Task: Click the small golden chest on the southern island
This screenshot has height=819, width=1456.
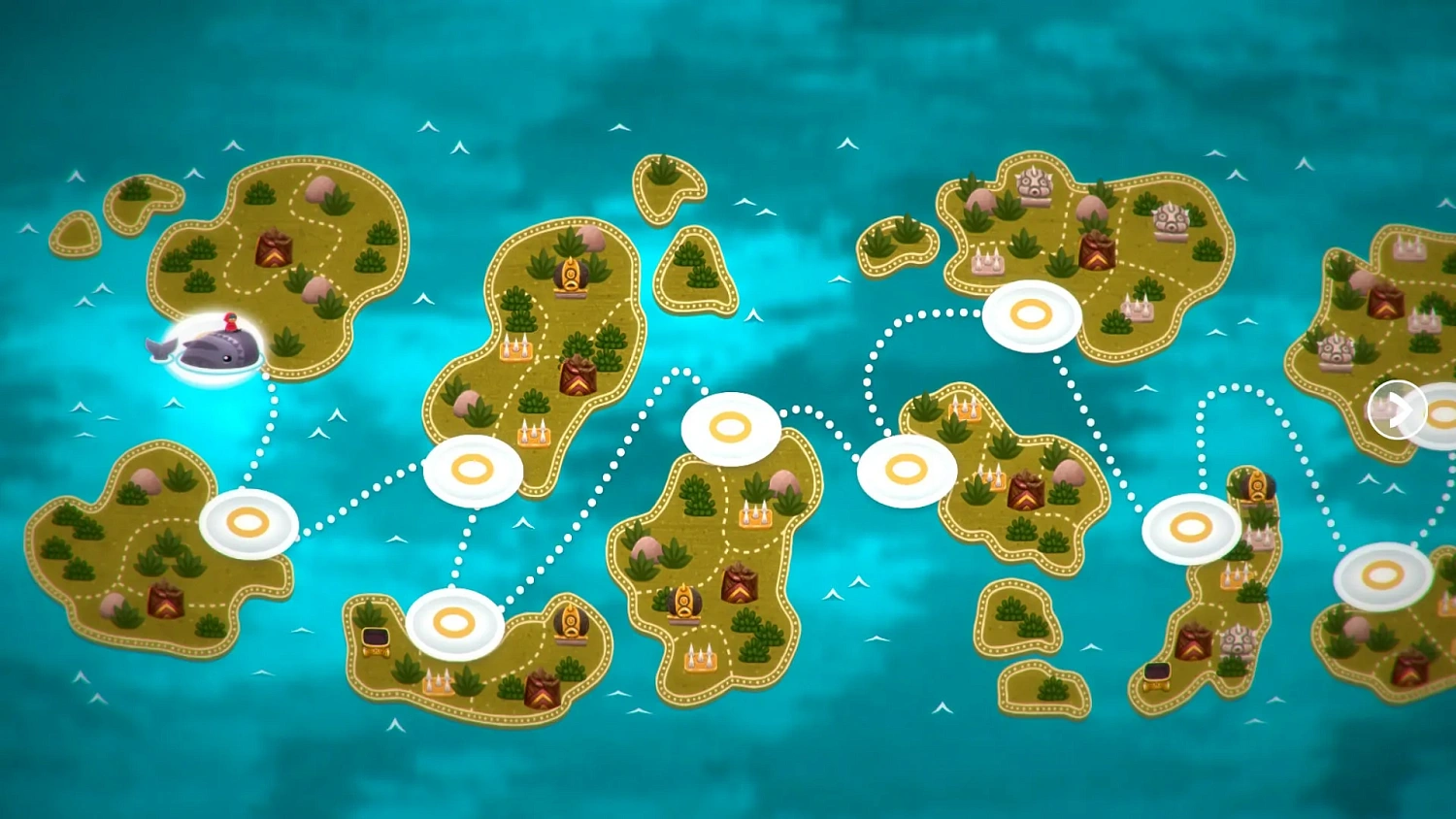Action: (375, 640)
